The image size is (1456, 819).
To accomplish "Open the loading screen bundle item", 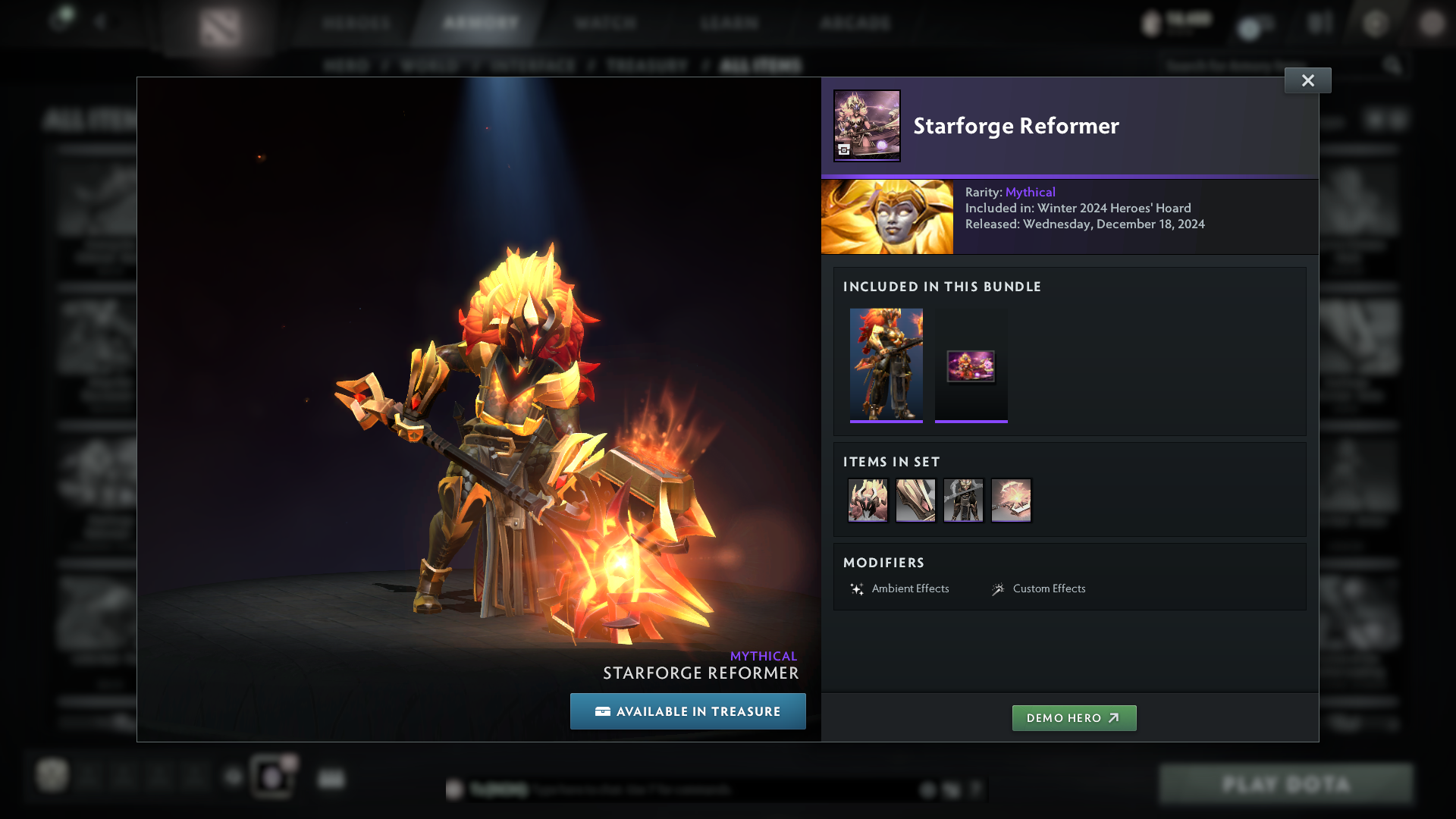I will (971, 366).
